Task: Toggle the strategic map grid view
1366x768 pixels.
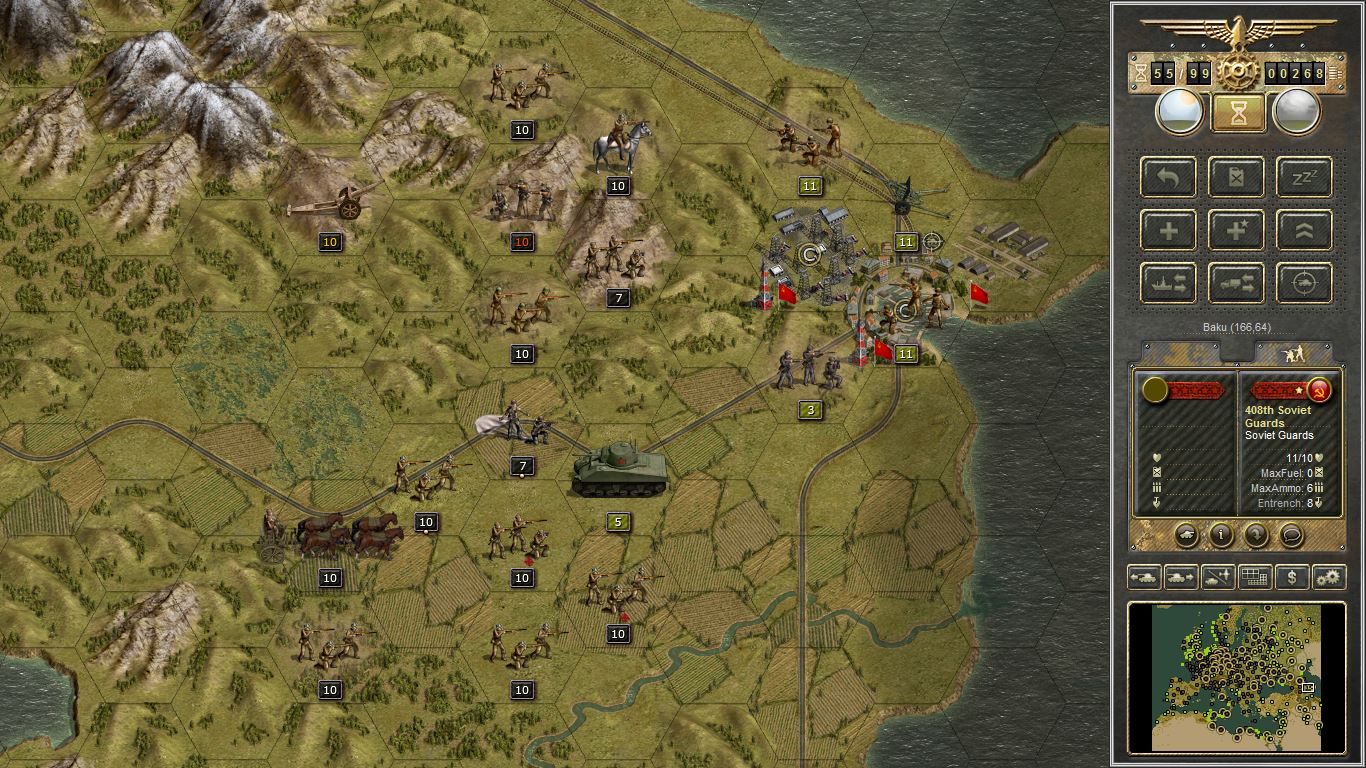Action: 1255,578
